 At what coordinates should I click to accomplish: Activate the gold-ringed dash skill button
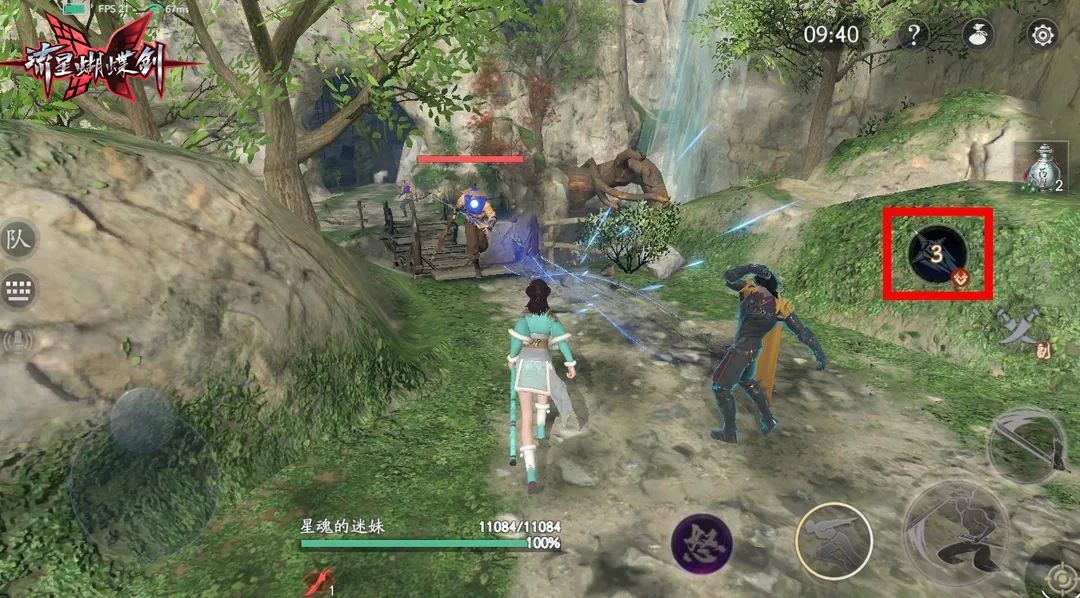point(833,539)
